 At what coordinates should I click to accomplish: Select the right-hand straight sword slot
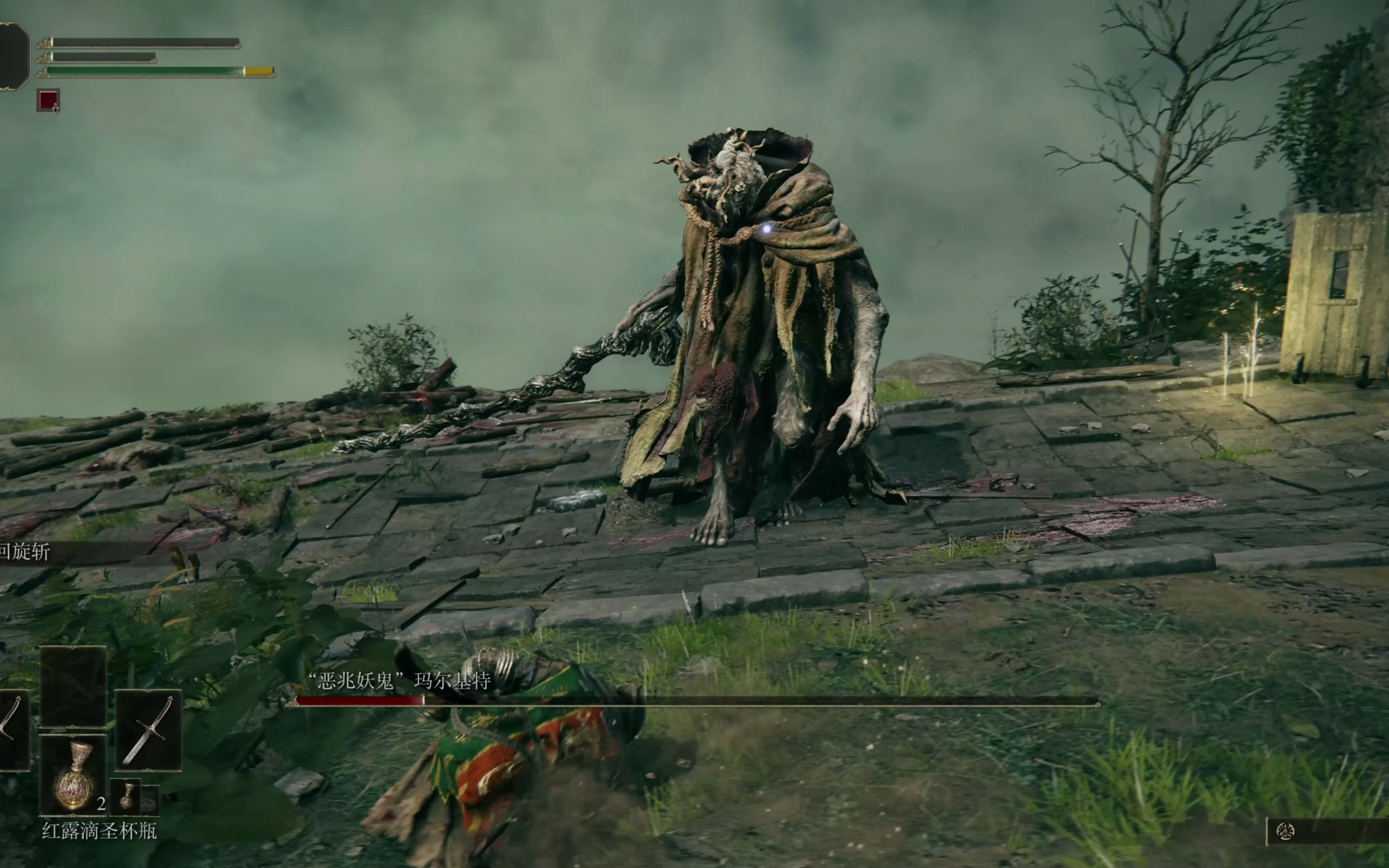[148, 730]
